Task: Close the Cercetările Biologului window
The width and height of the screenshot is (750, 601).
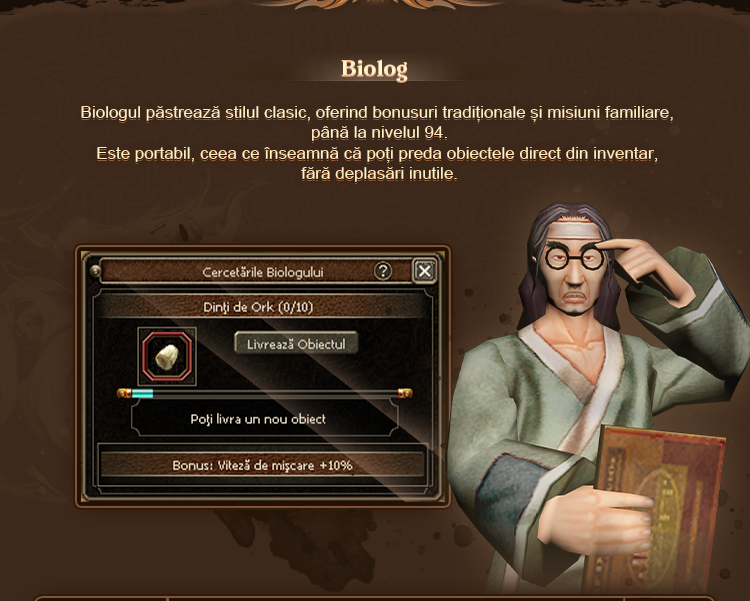Action: [424, 271]
